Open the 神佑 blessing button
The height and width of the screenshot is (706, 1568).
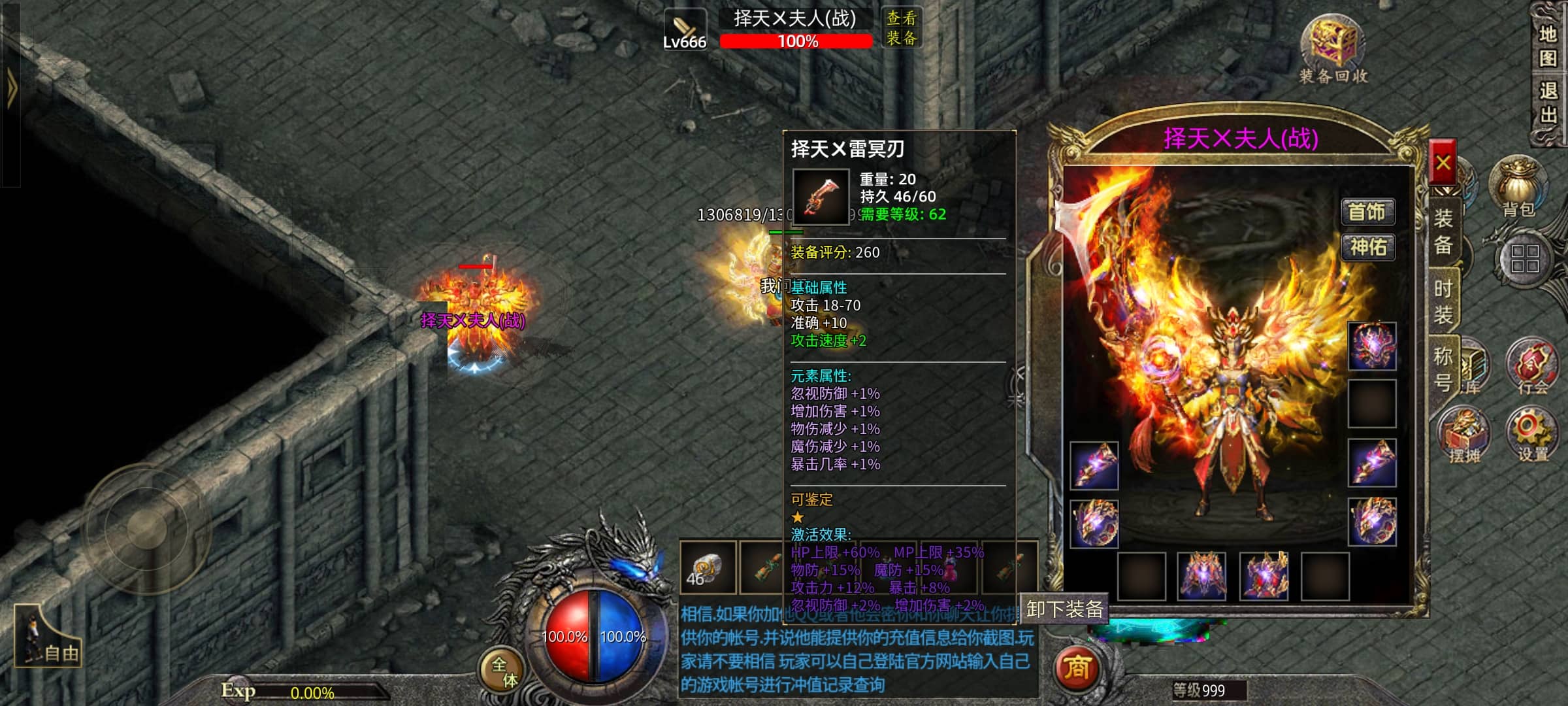click(1367, 247)
